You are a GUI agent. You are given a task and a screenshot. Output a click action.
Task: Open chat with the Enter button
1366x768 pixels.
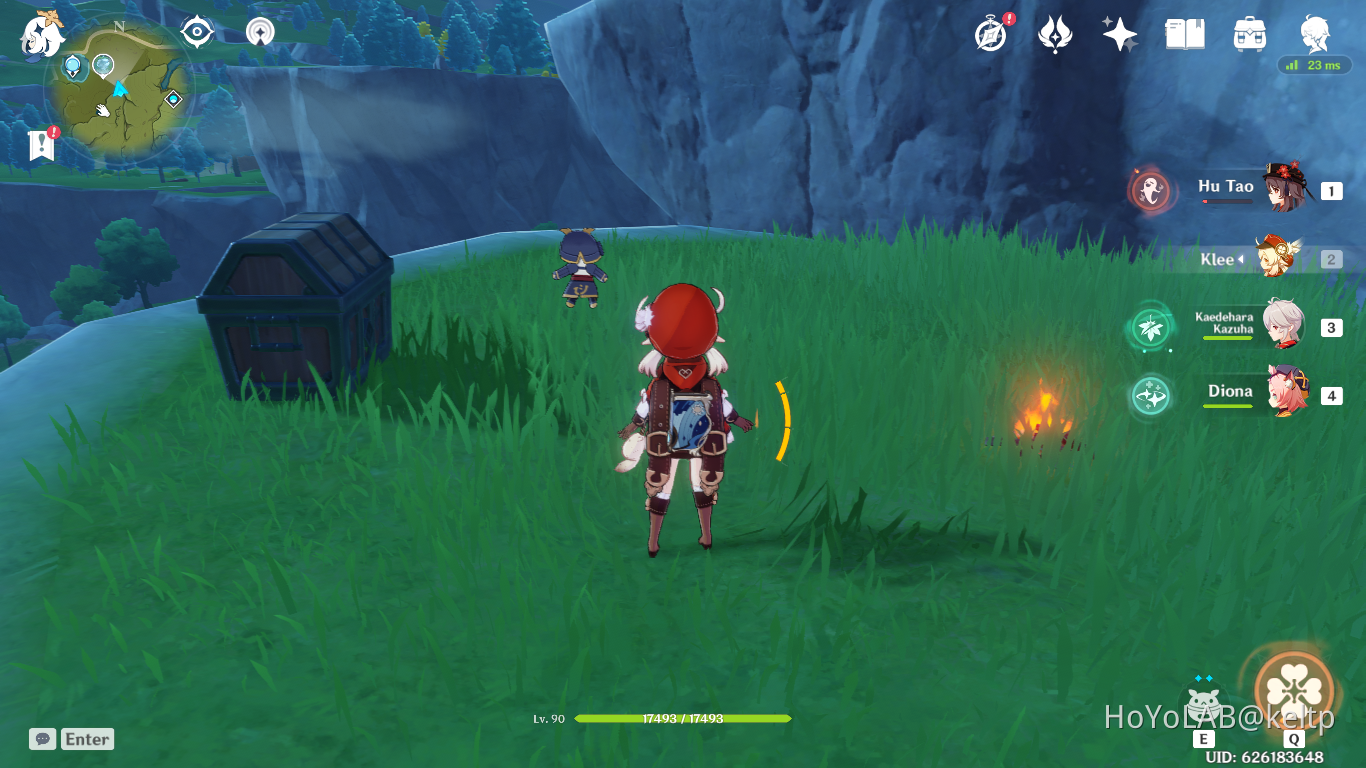86,739
